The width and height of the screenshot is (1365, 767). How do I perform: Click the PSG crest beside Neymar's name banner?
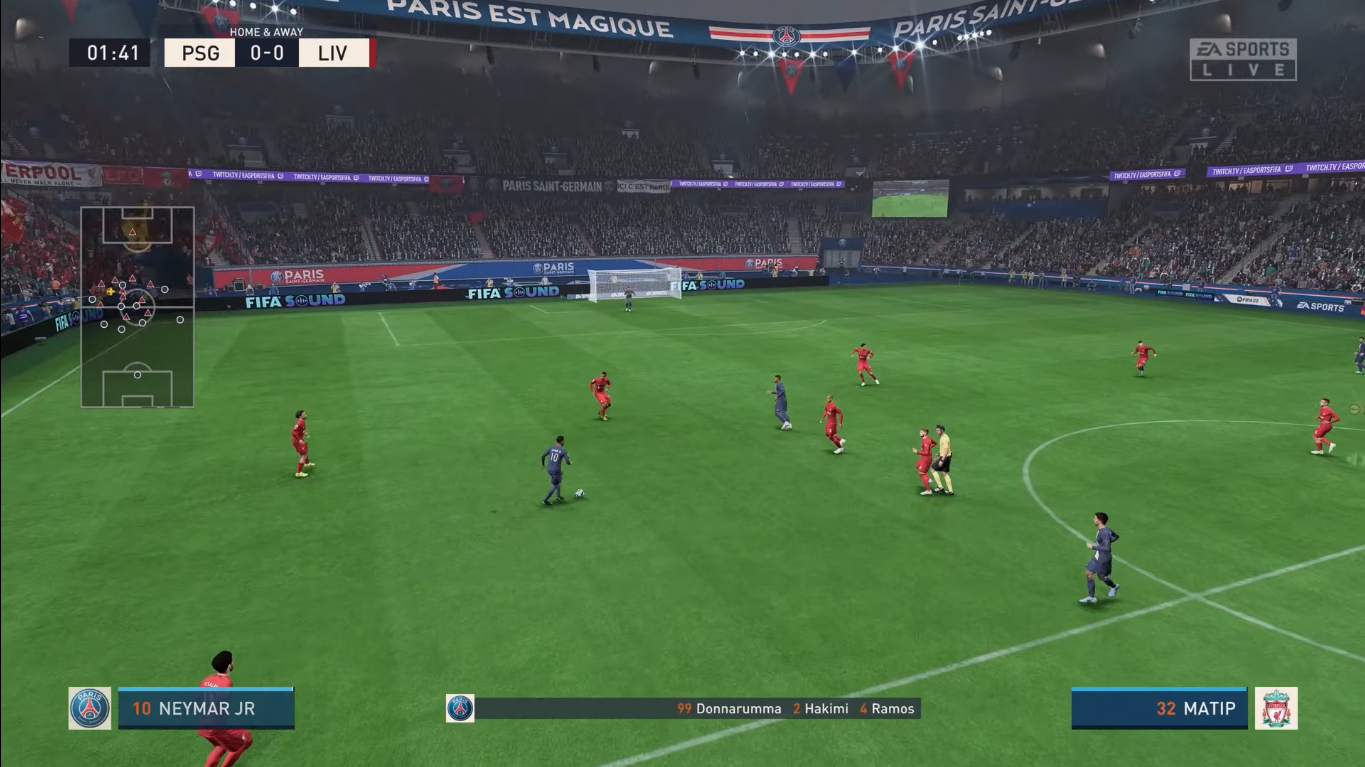coord(87,708)
